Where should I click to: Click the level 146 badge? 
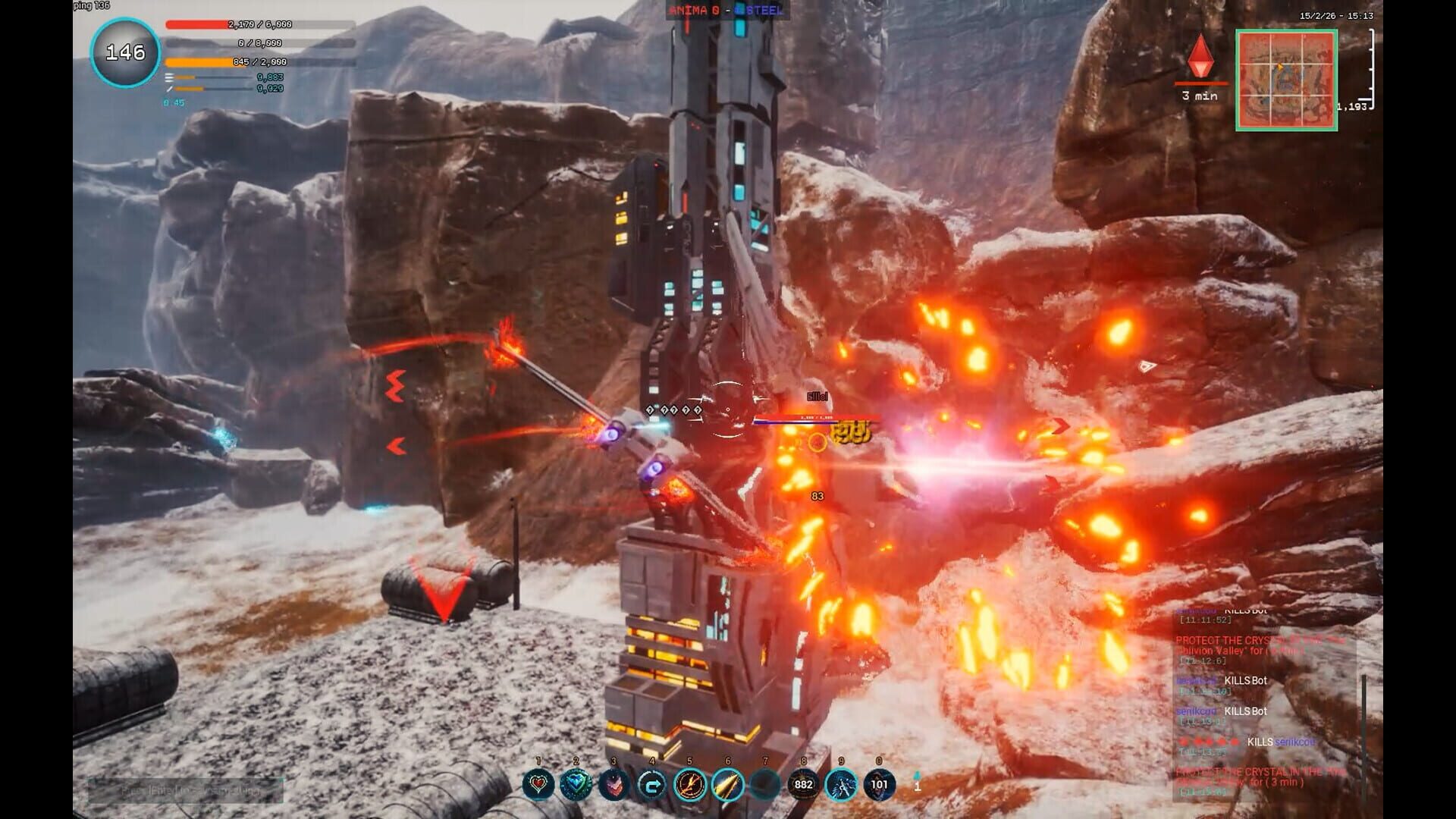tap(125, 52)
